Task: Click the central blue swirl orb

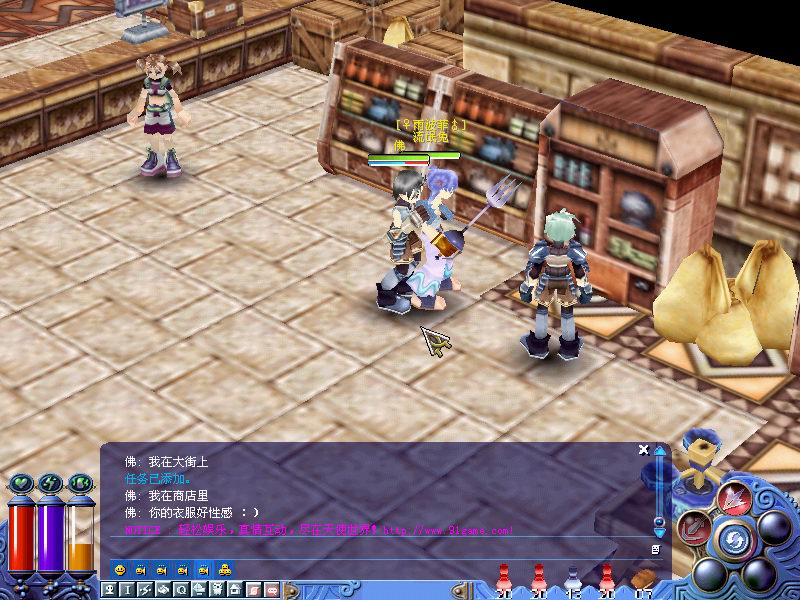Action: (x=735, y=542)
